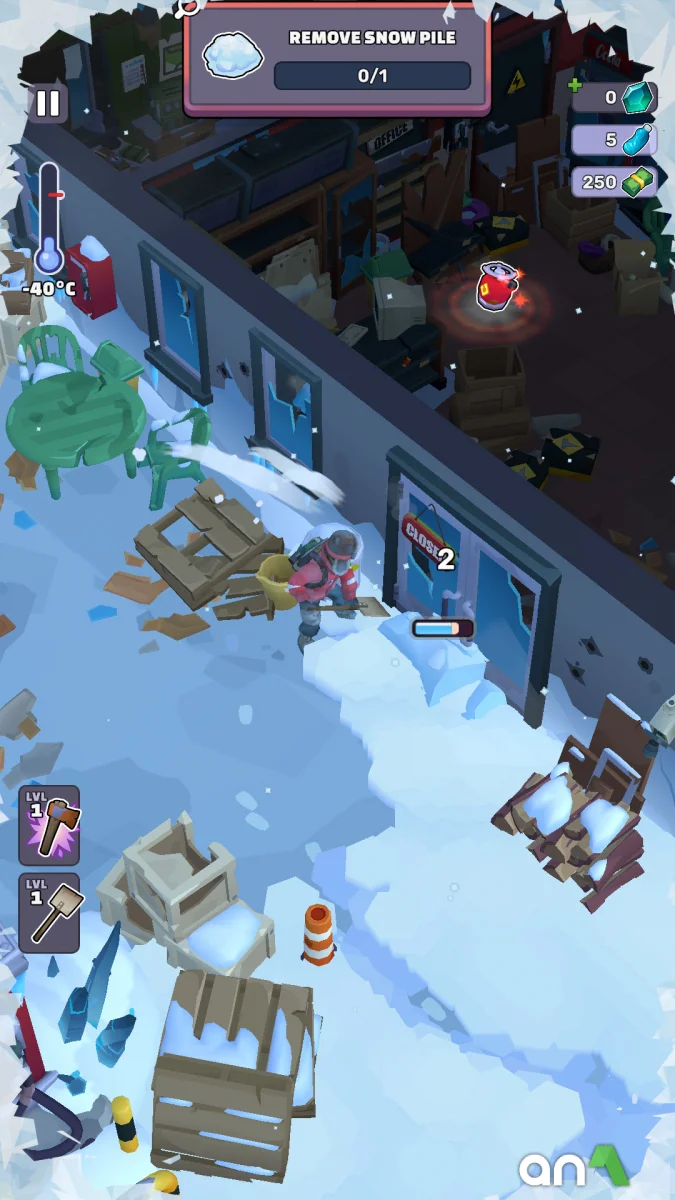
Task: Pause the game
Action: (47, 104)
